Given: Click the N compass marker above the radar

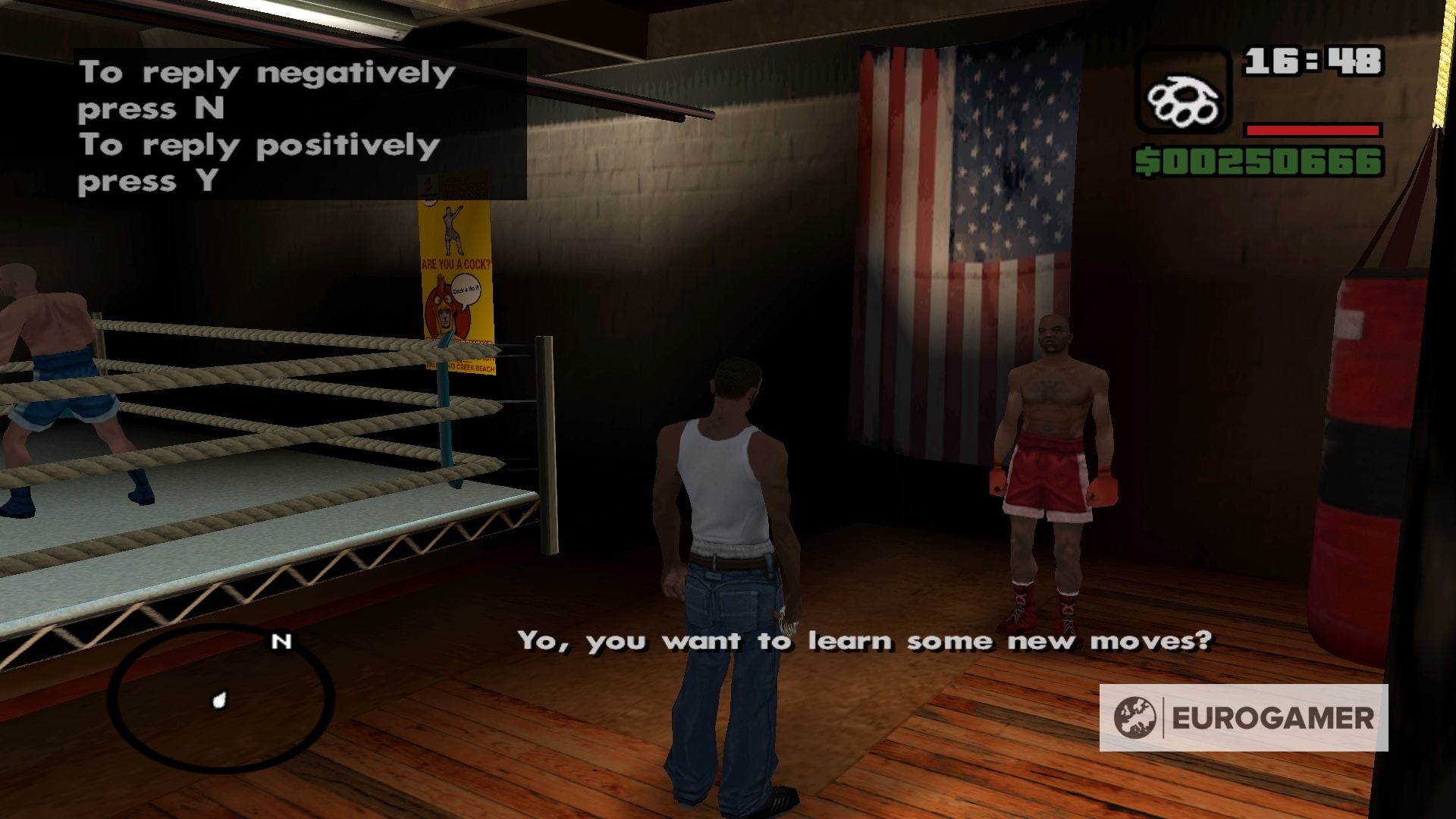Looking at the screenshot, I should pyautogui.click(x=281, y=642).
